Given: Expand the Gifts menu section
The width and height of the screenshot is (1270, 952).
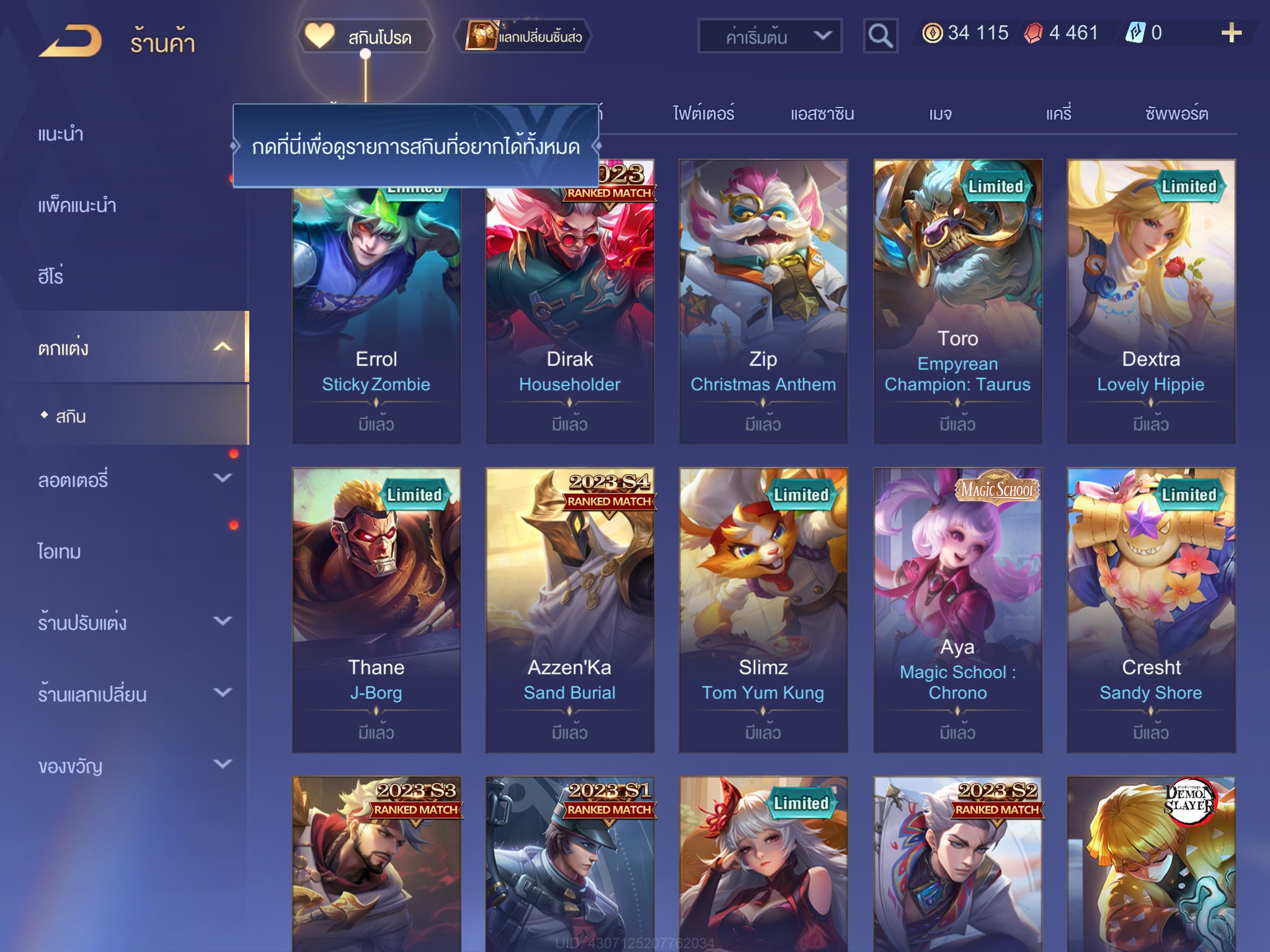Looking at the screenshot, I should 133,765.
